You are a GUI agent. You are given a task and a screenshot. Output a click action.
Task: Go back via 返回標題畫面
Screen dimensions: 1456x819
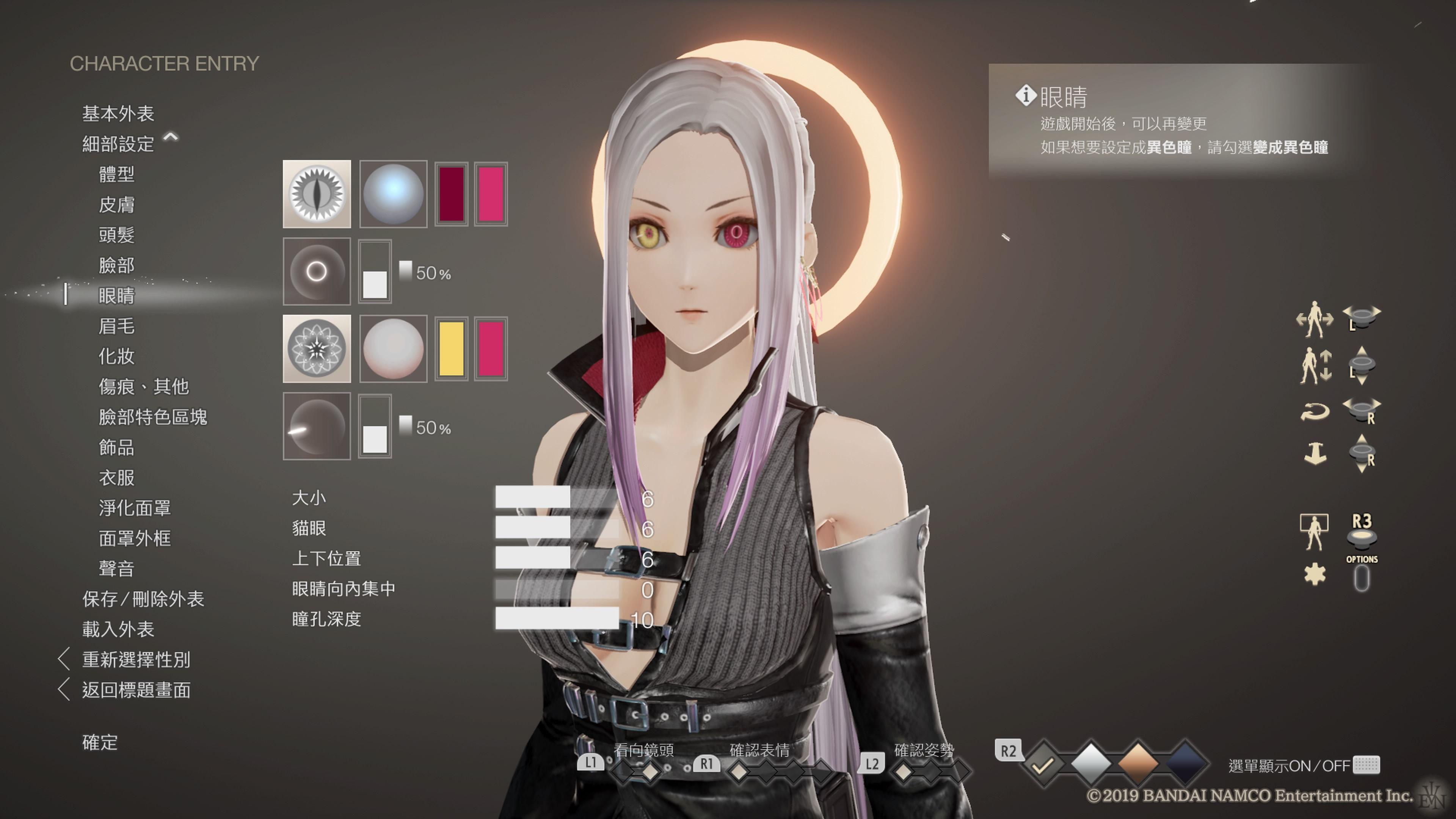136,690
